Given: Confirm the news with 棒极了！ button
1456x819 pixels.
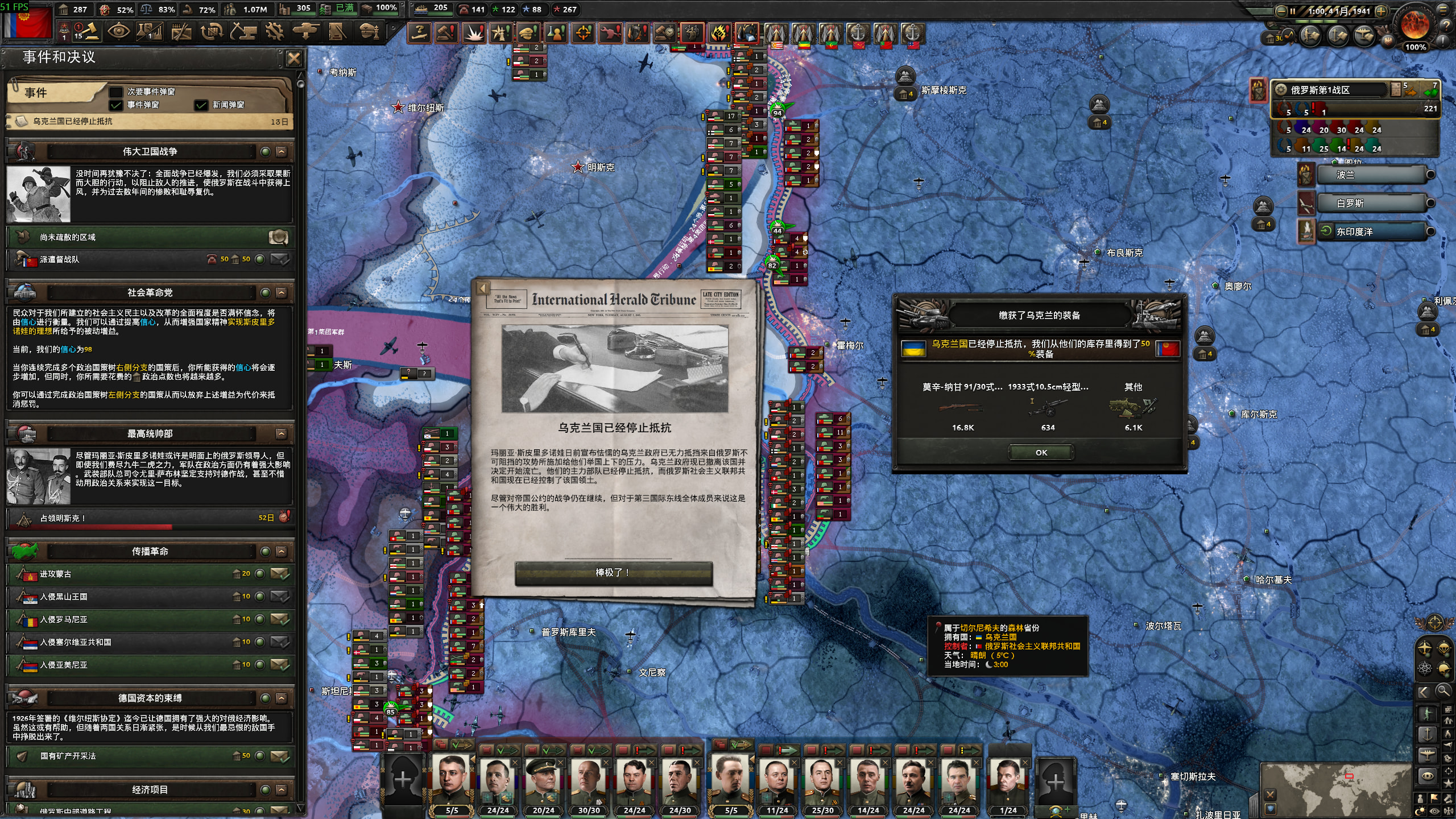Looking at the screenshot, I should pos(613,573).
